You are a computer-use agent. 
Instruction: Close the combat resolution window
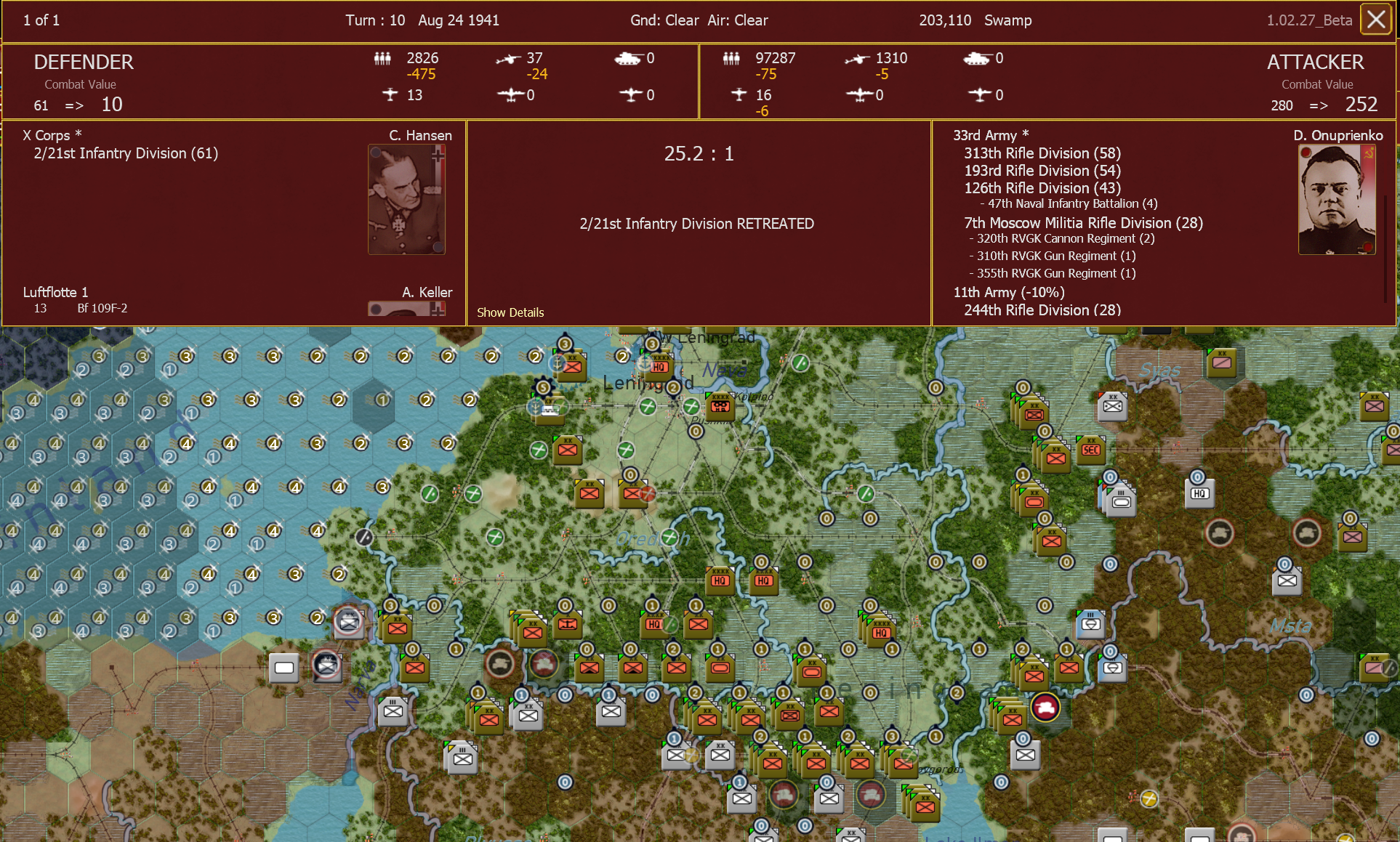tap(1375, 20)
